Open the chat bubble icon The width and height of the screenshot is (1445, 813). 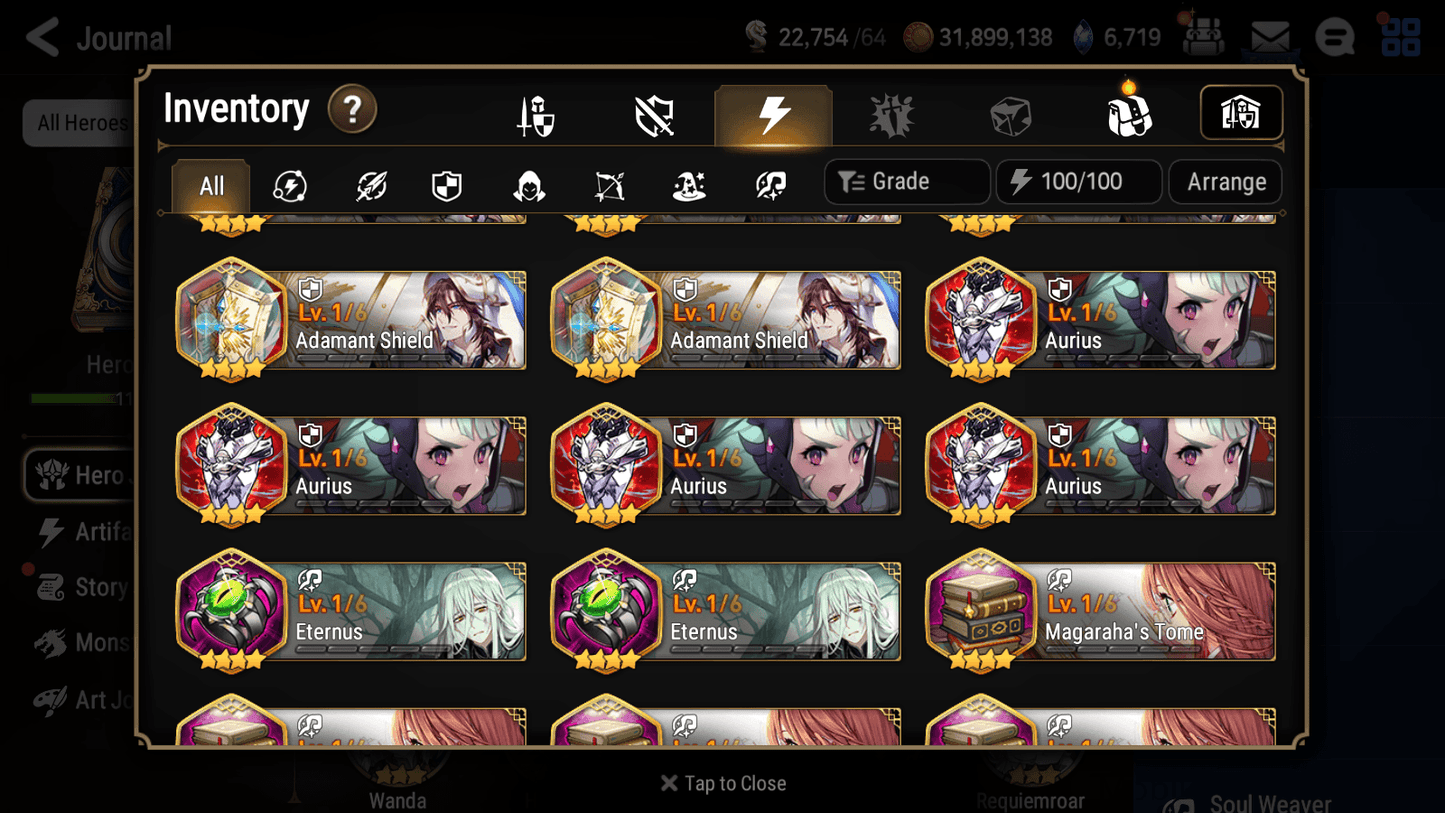pos(1334,37)
